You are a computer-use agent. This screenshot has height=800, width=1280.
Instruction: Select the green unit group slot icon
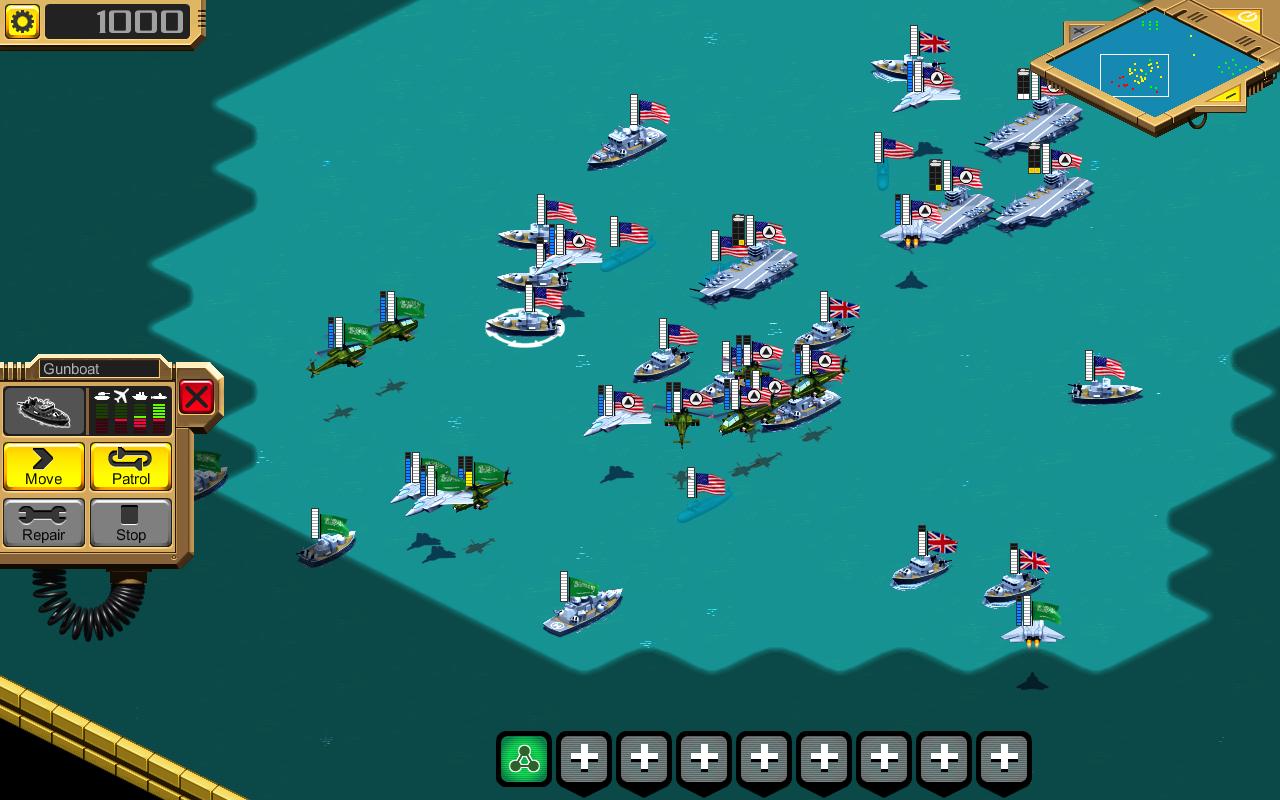click(x=524, y=759)
